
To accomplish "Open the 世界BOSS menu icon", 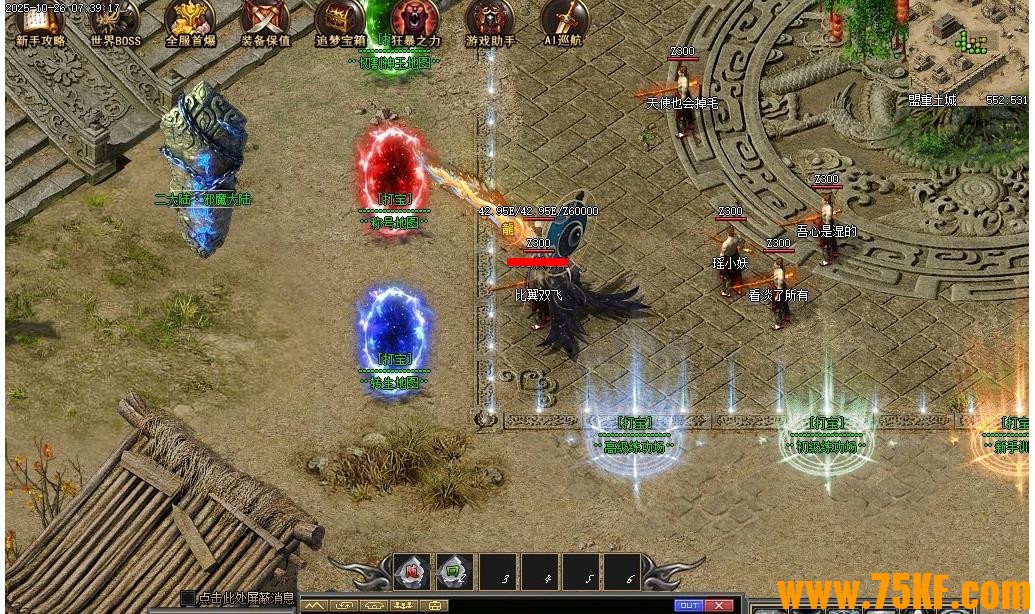I will tap(115, 20).
